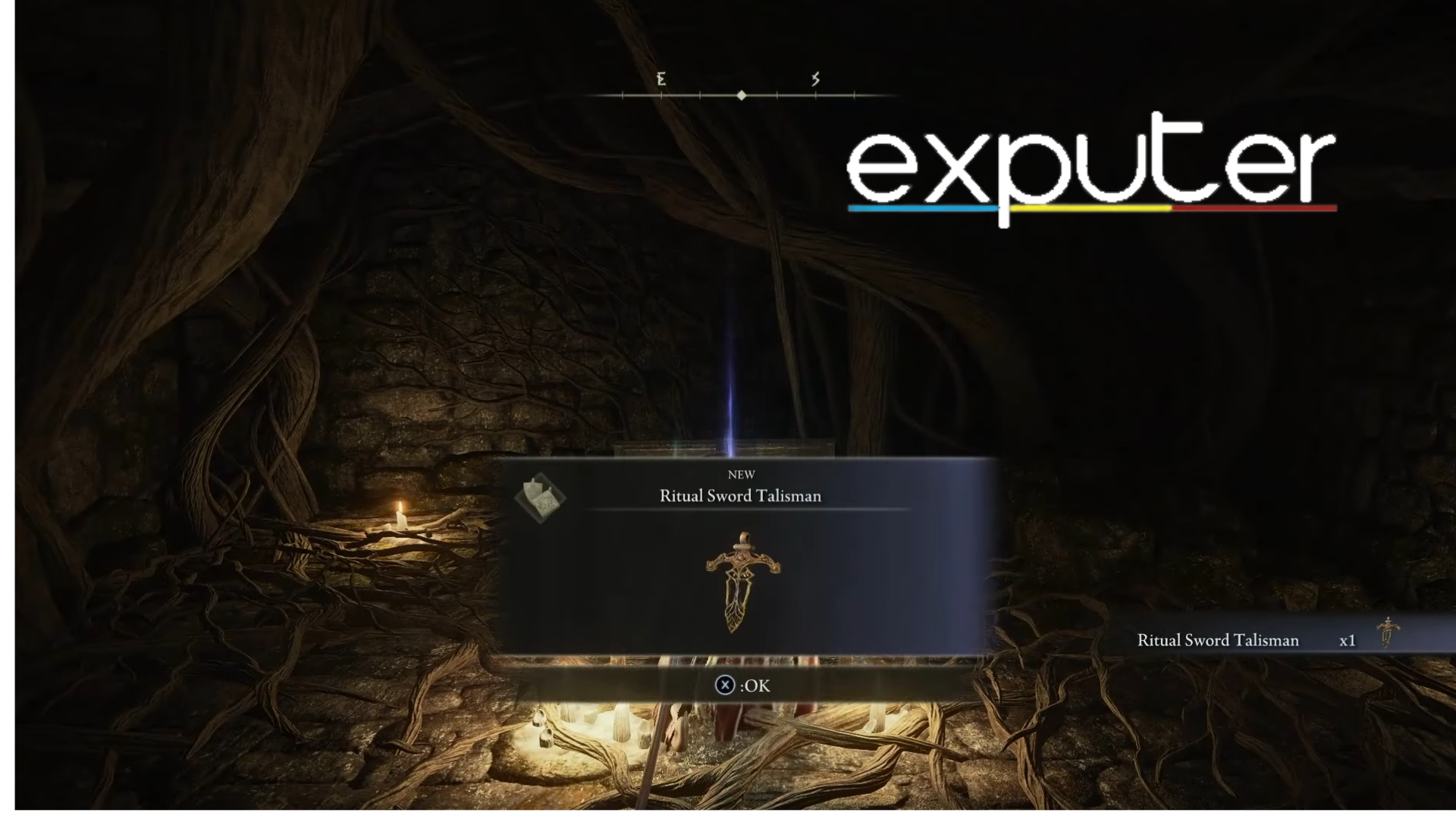Collapse the OK confirmation bar
1456x819 pixels.
tap(743, 685)
